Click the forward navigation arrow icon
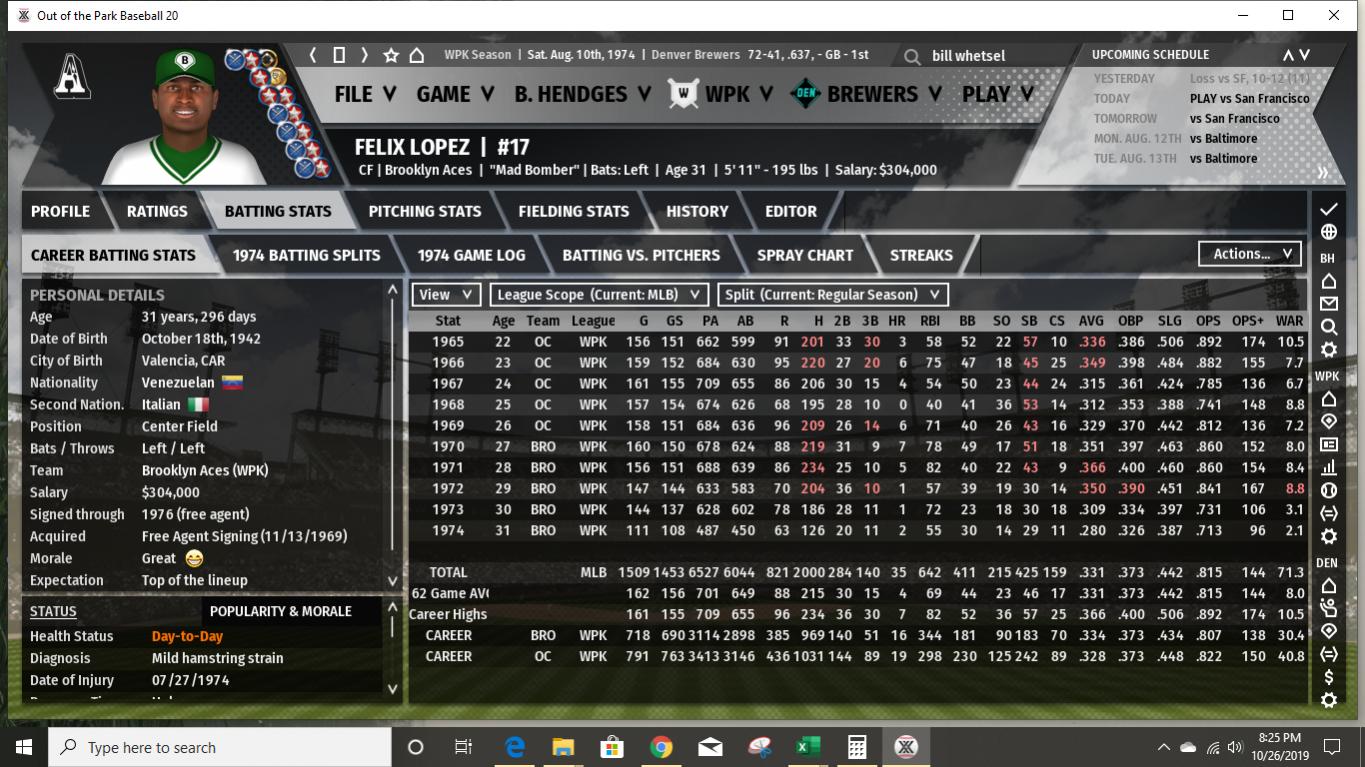The image size is (1365, 767). click(x=365, y=57)
